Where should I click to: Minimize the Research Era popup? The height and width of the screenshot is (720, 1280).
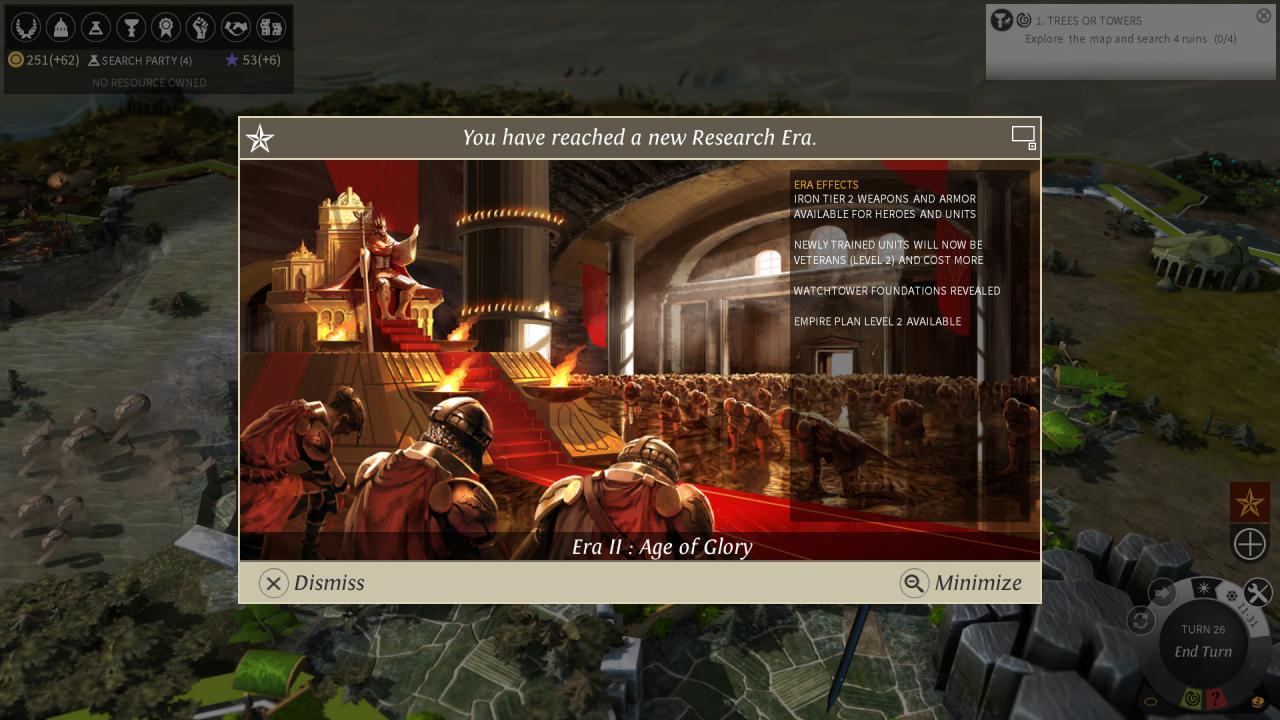tap(961, 583)
